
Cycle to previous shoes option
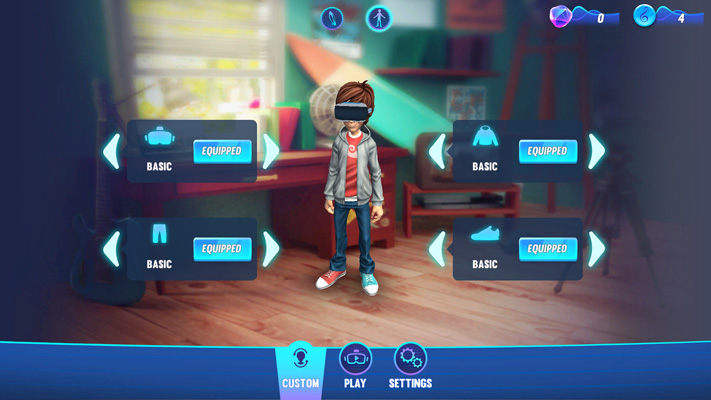437,249
